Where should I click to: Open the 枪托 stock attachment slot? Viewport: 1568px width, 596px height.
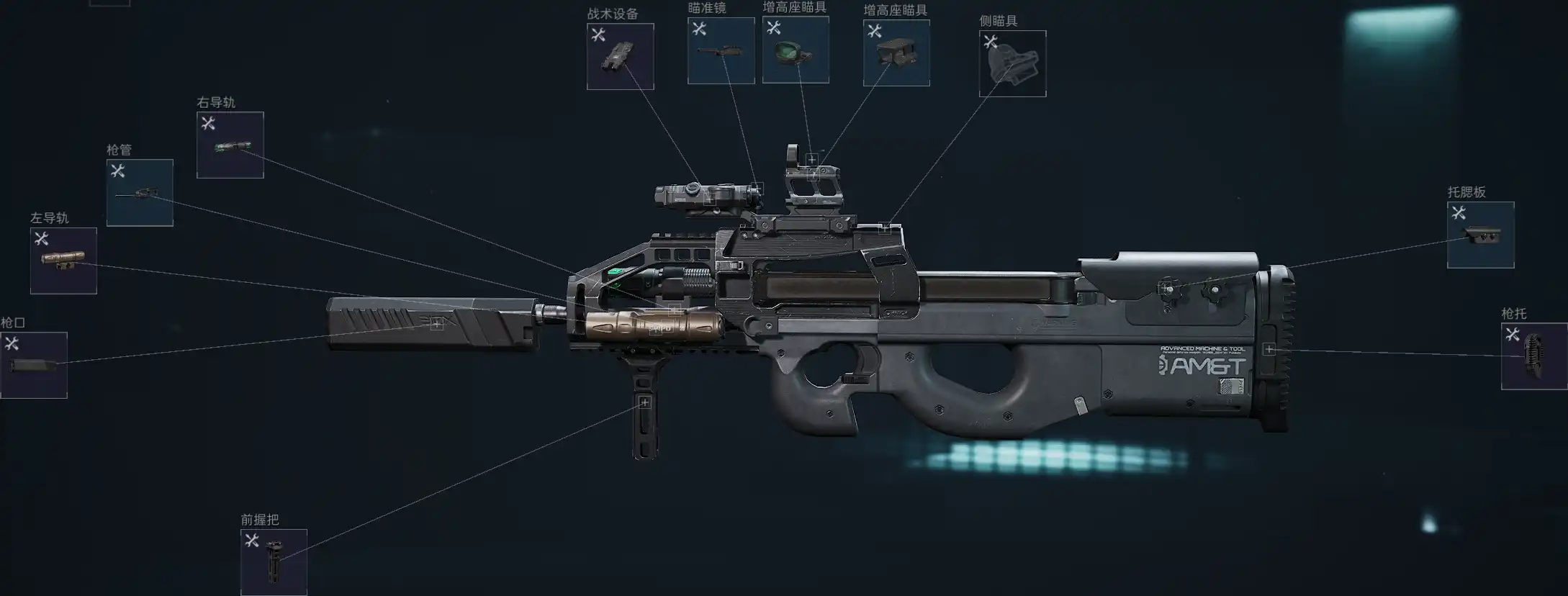pyautogui.click(x=1533, y=356)
